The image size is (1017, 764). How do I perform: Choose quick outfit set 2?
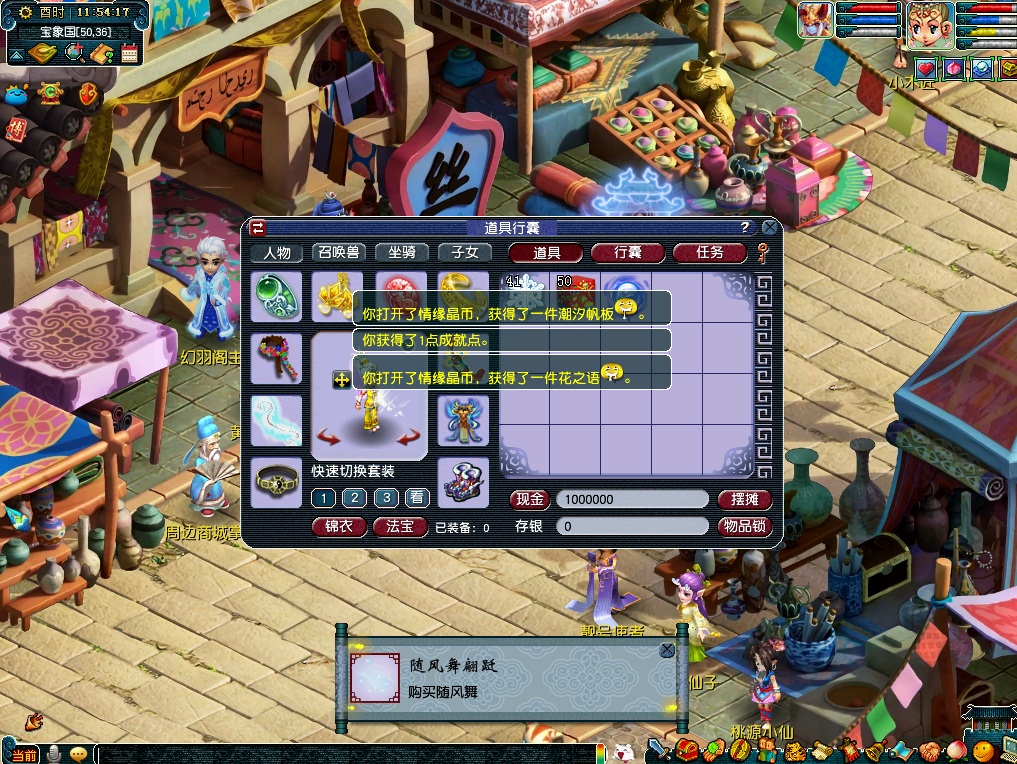[354, 498]
